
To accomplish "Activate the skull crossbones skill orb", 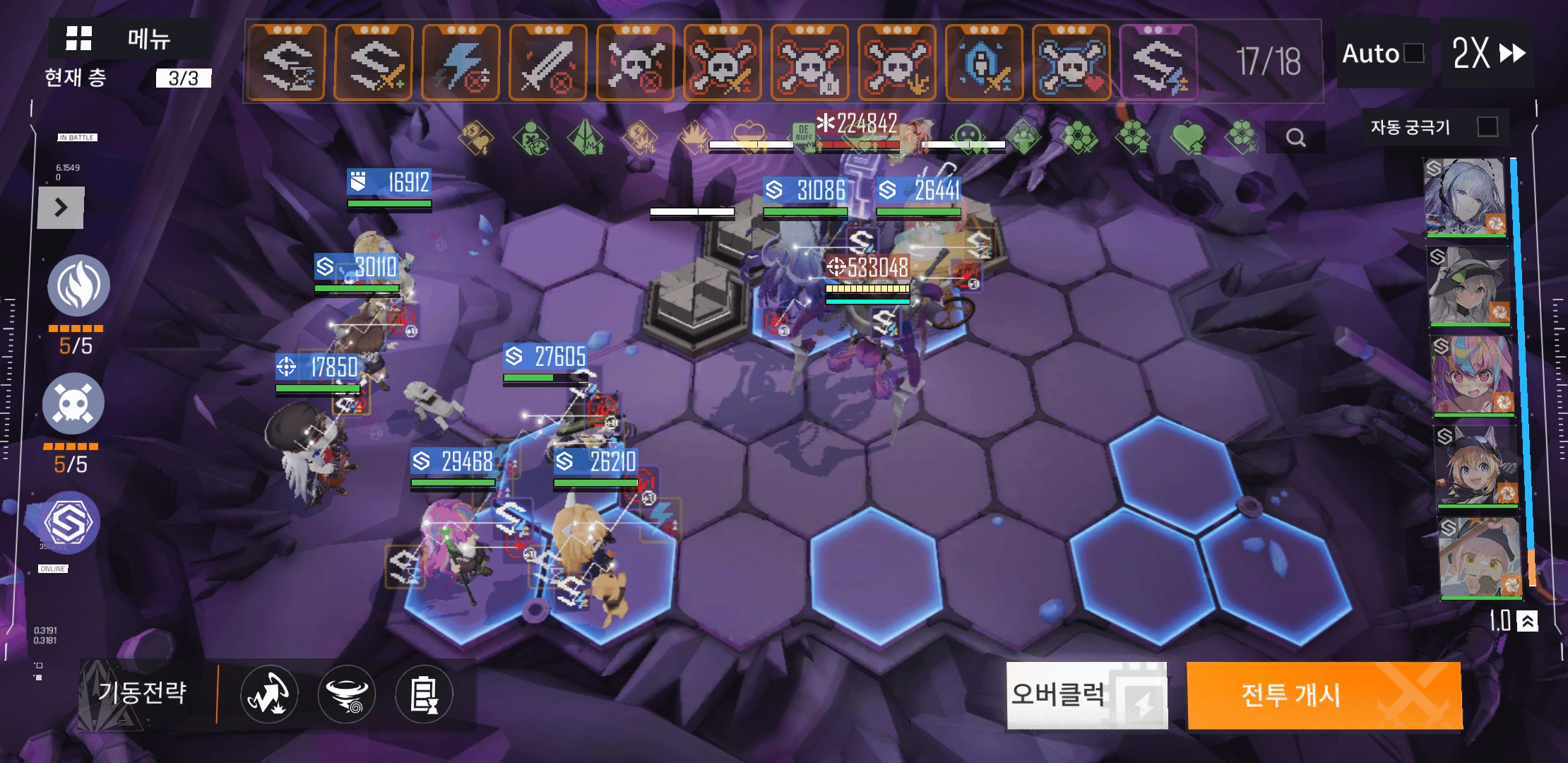I will [73, 403].
